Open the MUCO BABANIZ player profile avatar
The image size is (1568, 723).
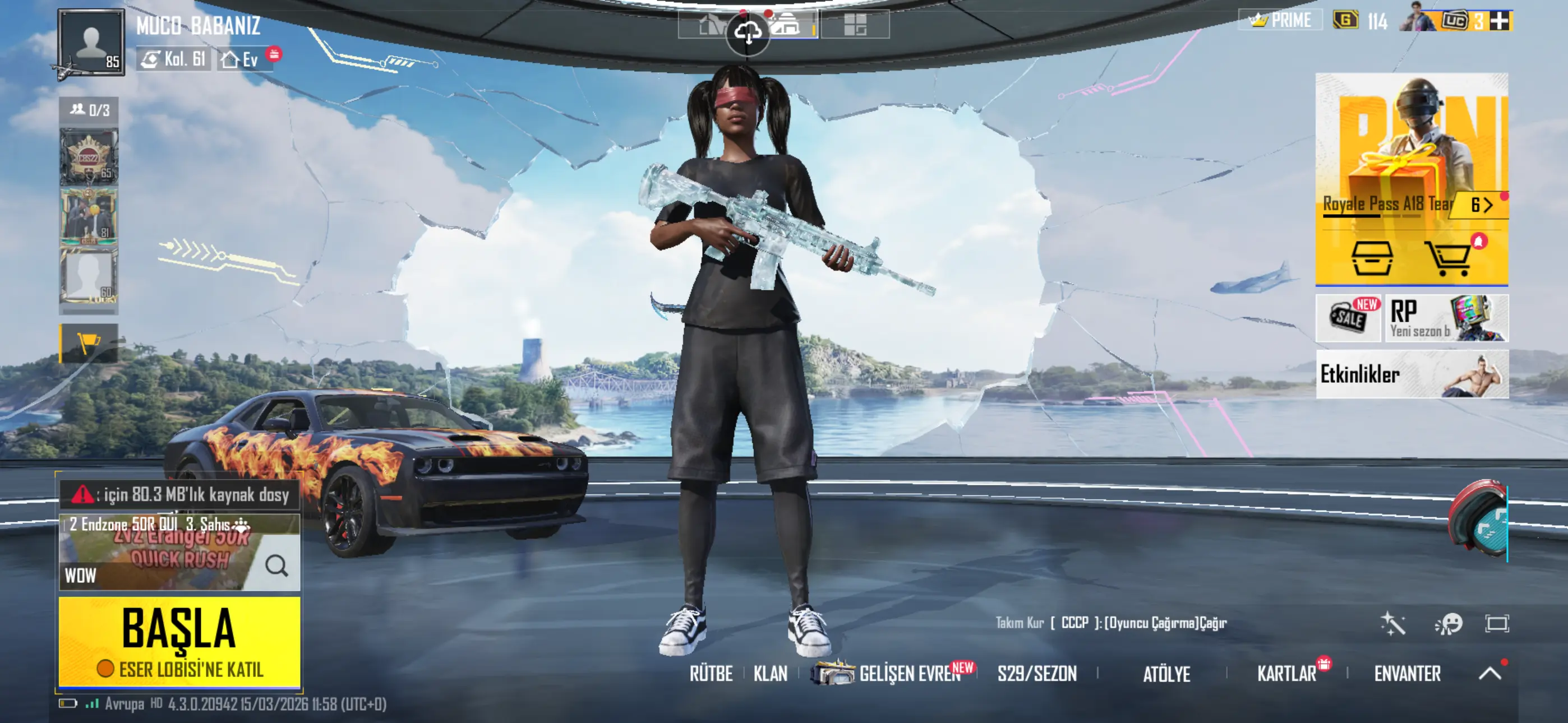coord(91,43)
